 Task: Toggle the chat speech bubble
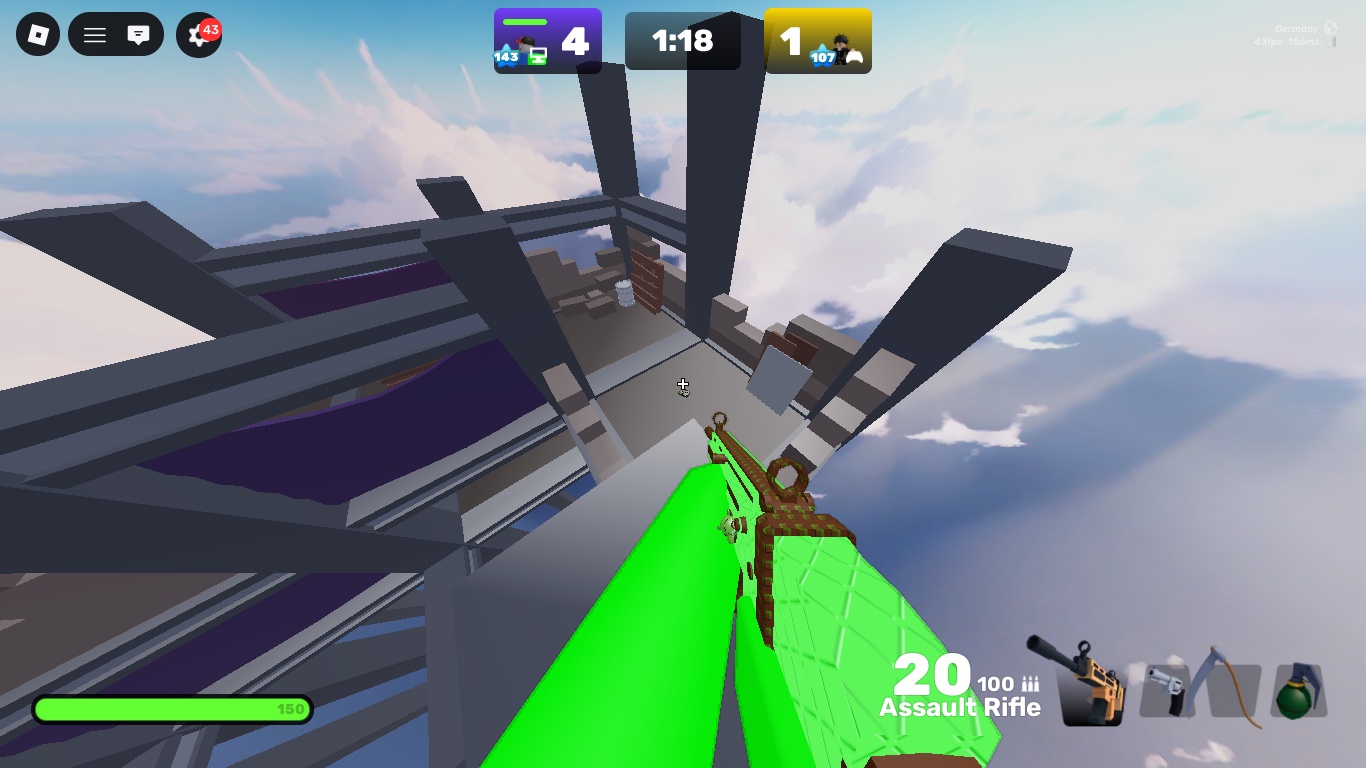138,36
